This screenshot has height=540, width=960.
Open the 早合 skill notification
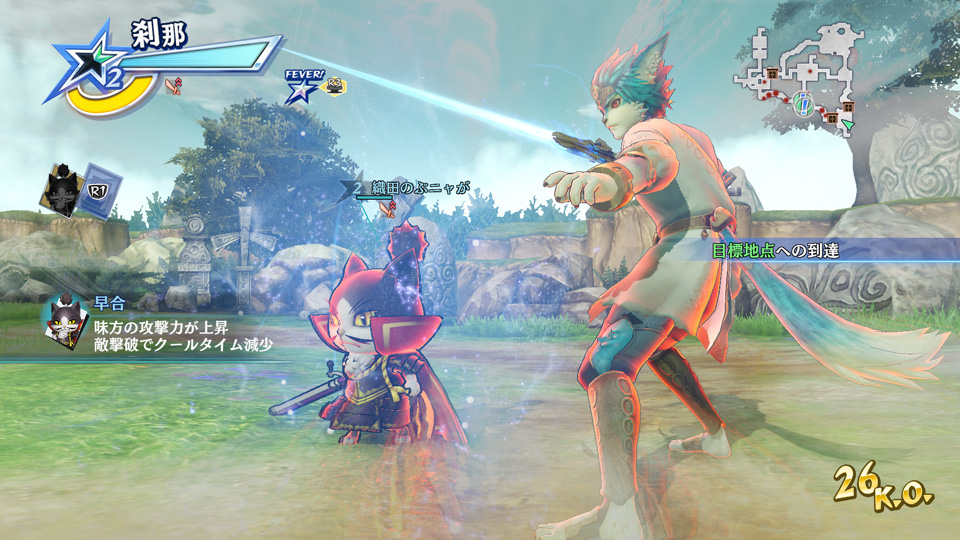(160, 323)
